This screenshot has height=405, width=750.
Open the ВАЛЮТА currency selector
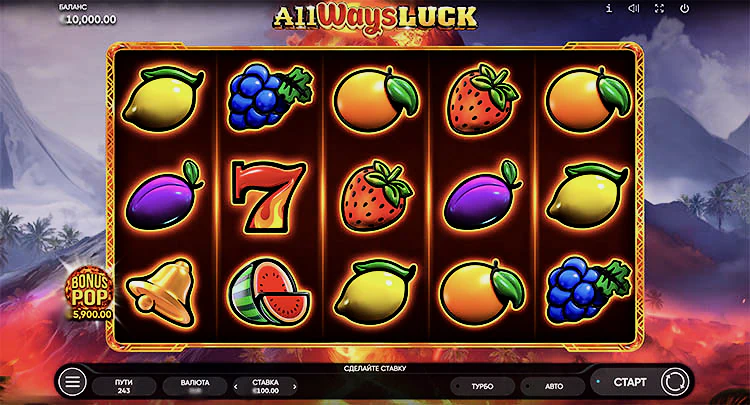[194, 384]
